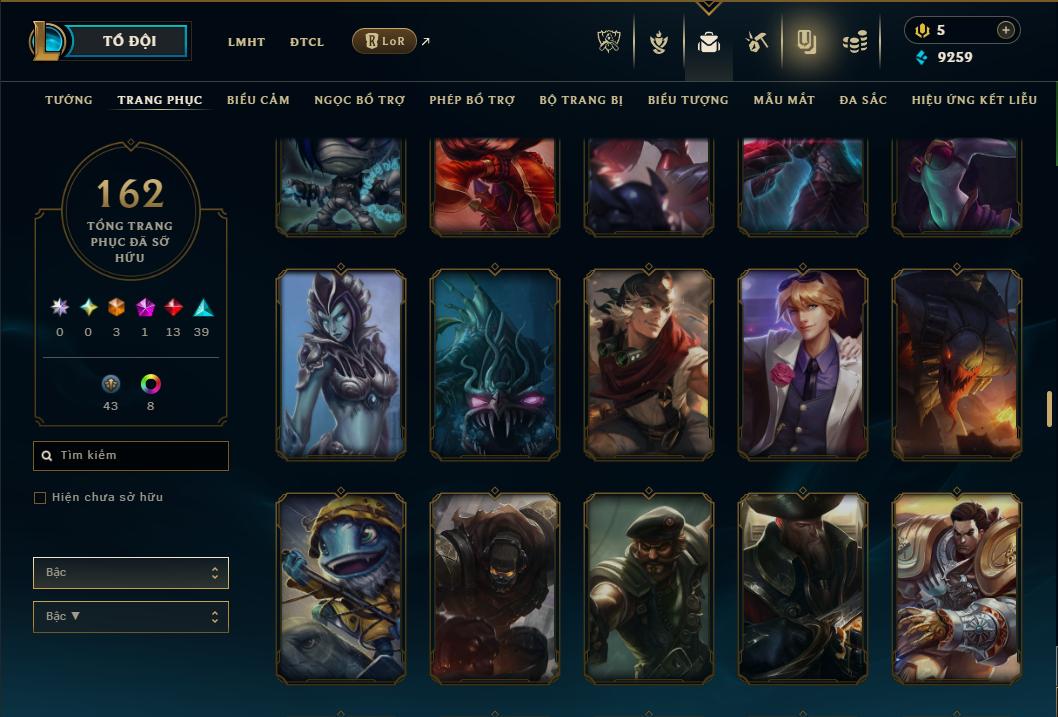Select the PHÉP BỔ TRỢ tab

tap(472, 100)
